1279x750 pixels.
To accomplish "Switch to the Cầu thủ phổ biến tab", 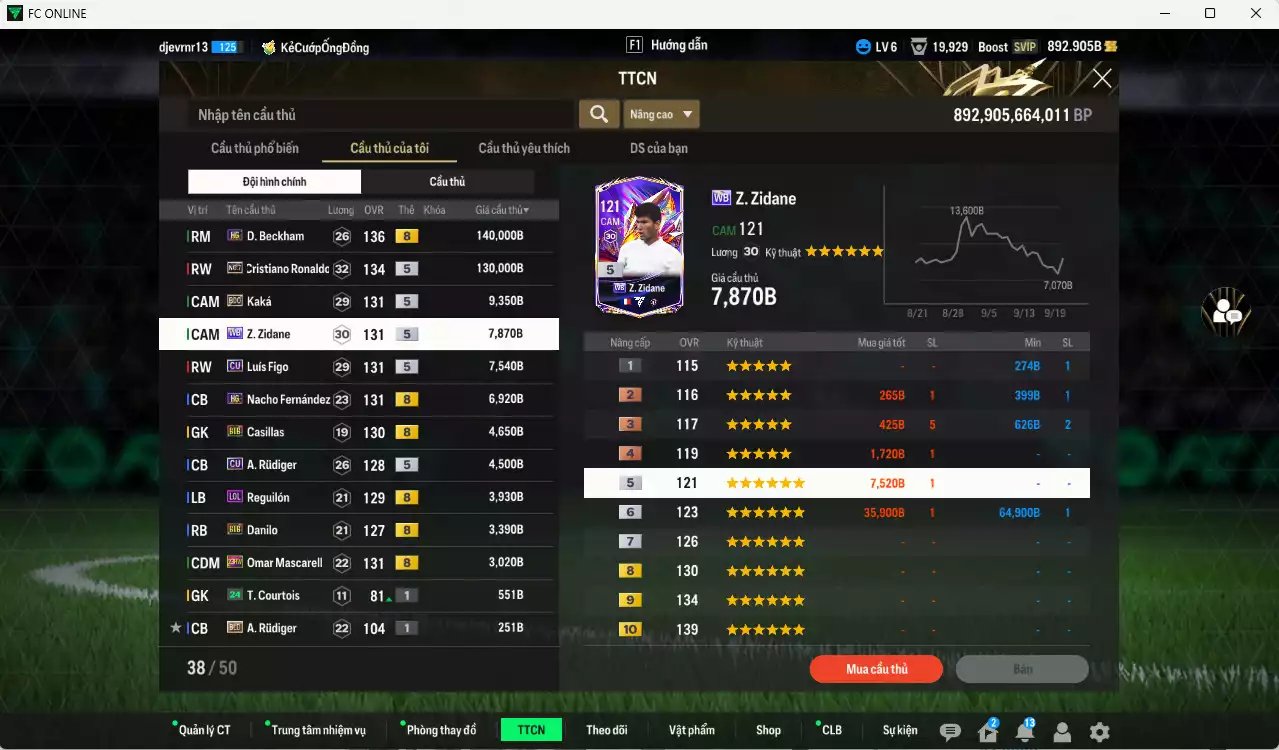I will [x=254, y=148].
